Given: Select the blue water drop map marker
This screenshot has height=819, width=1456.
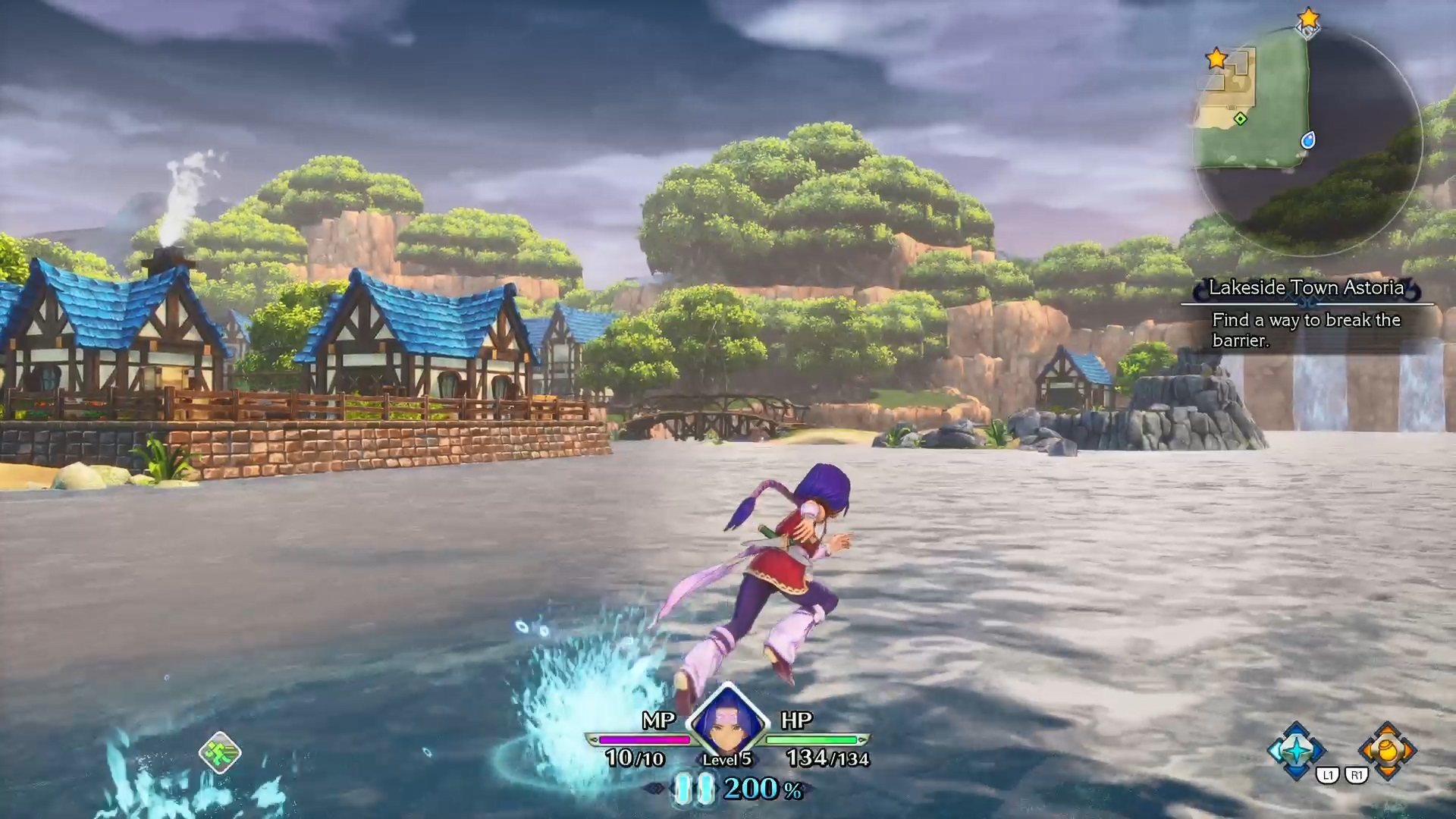Looking at the screenshot, I should 1307,140.
